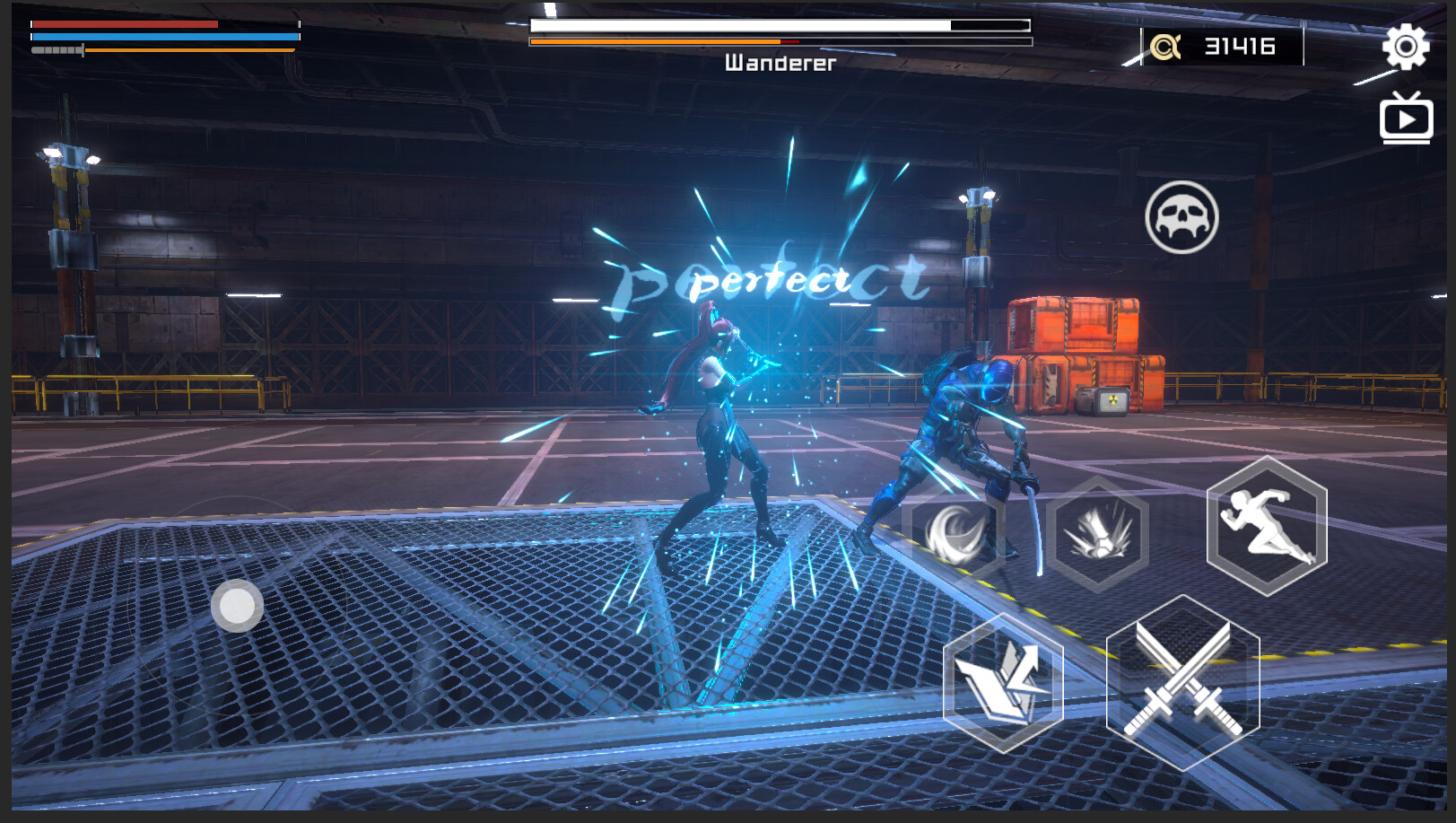Tap the running figure dash button
This screenshot has height=823, width=1456.
[x=1267, y=526]
